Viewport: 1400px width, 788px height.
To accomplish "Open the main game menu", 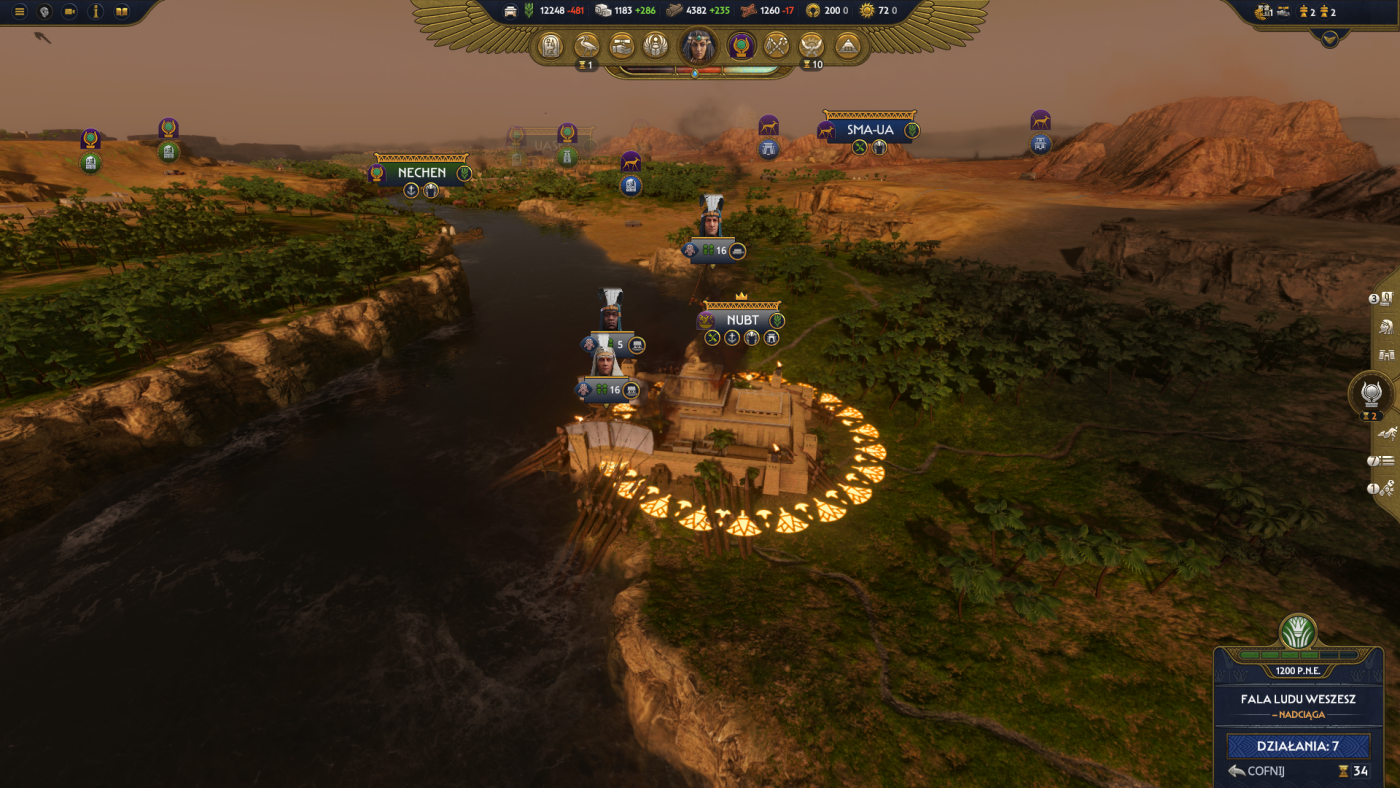I will [19, 12].
